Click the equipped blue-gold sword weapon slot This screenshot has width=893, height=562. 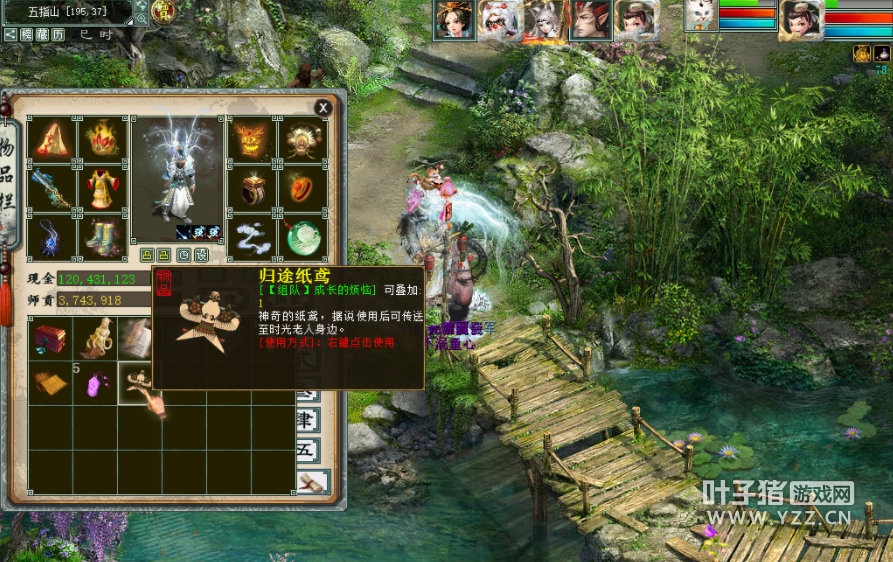(x=50, y=188)
